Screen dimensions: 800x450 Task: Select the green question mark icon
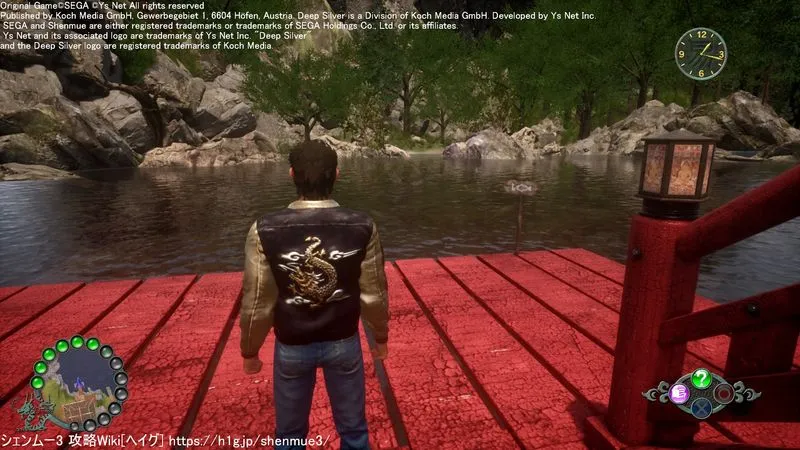(x=702, y=378)
